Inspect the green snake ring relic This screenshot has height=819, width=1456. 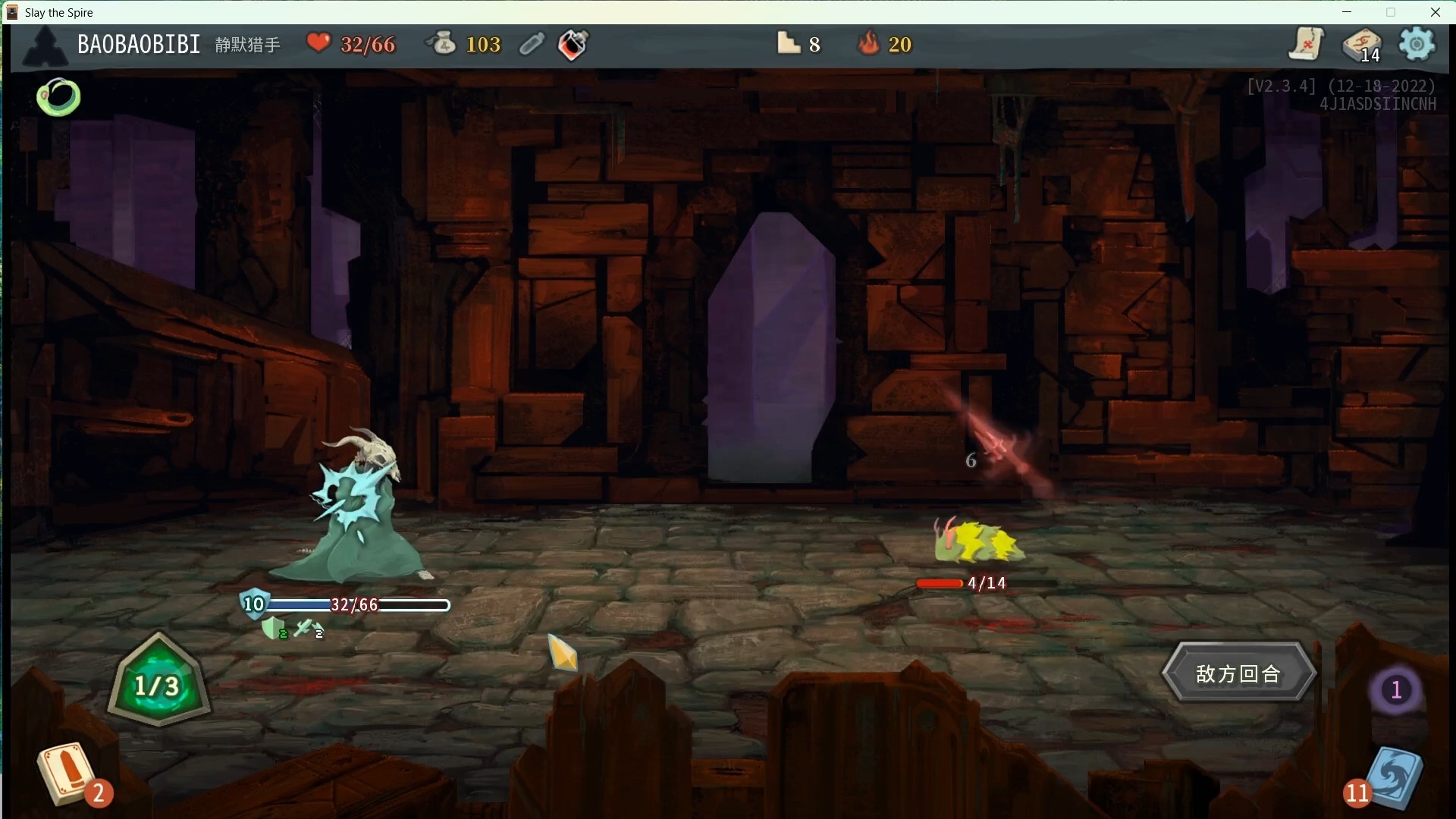coord(58,97)
